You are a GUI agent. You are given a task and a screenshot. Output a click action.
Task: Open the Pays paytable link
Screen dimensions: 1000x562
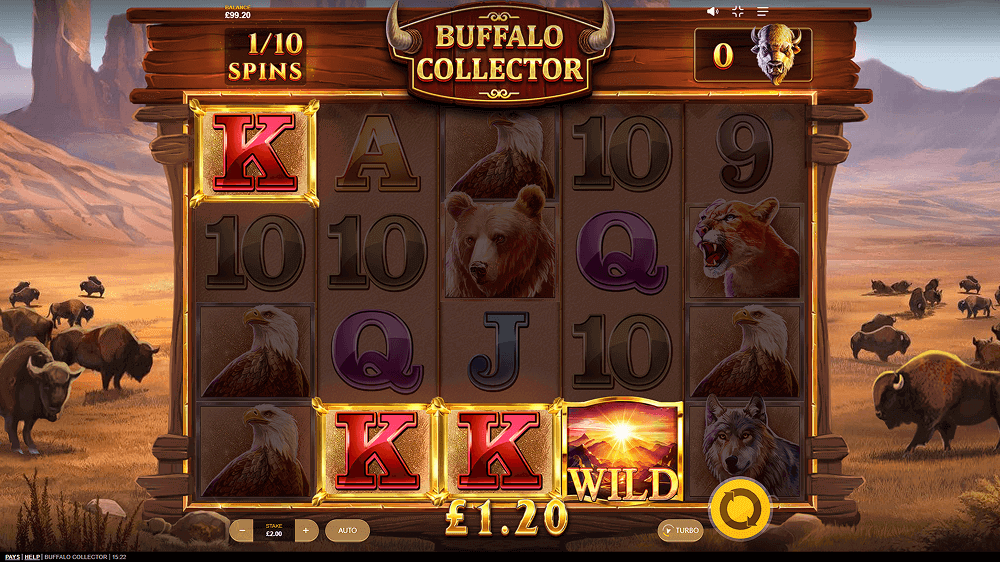click(x=12, y=557)
